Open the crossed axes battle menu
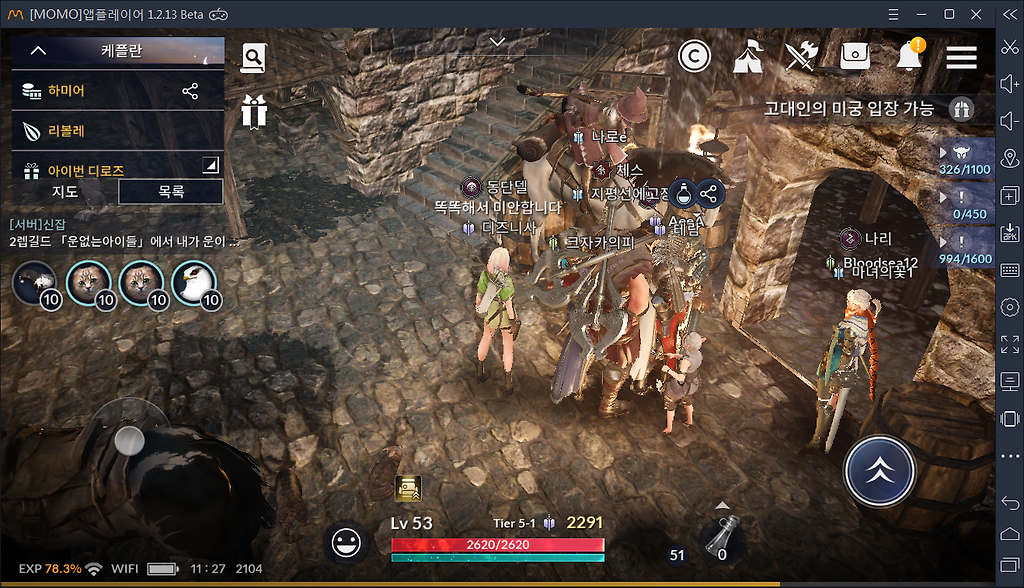Viewport: 1024px width, 588px height. click(801, 56)
